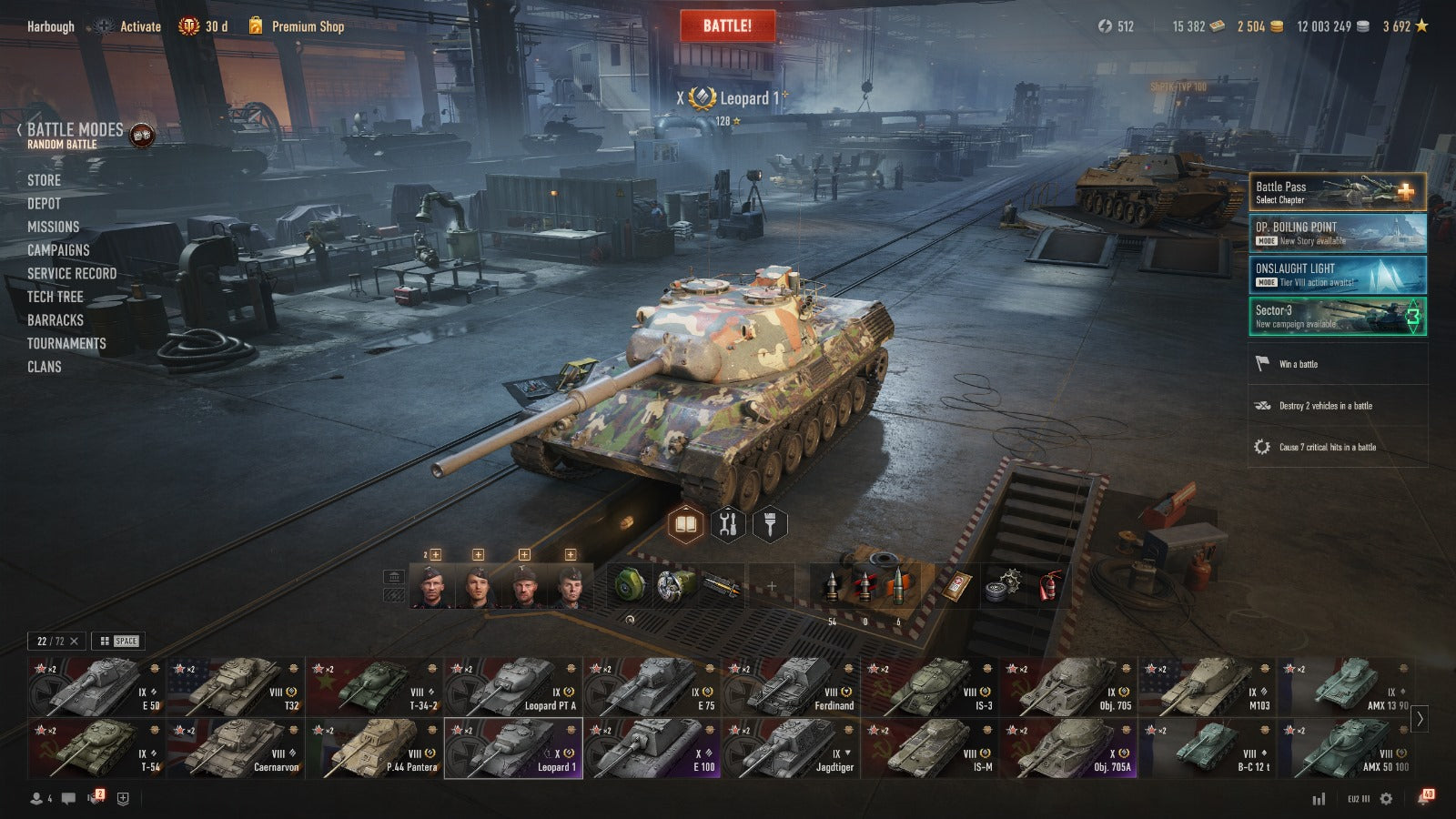Open the Premium Shop

(x=307, y=26)
